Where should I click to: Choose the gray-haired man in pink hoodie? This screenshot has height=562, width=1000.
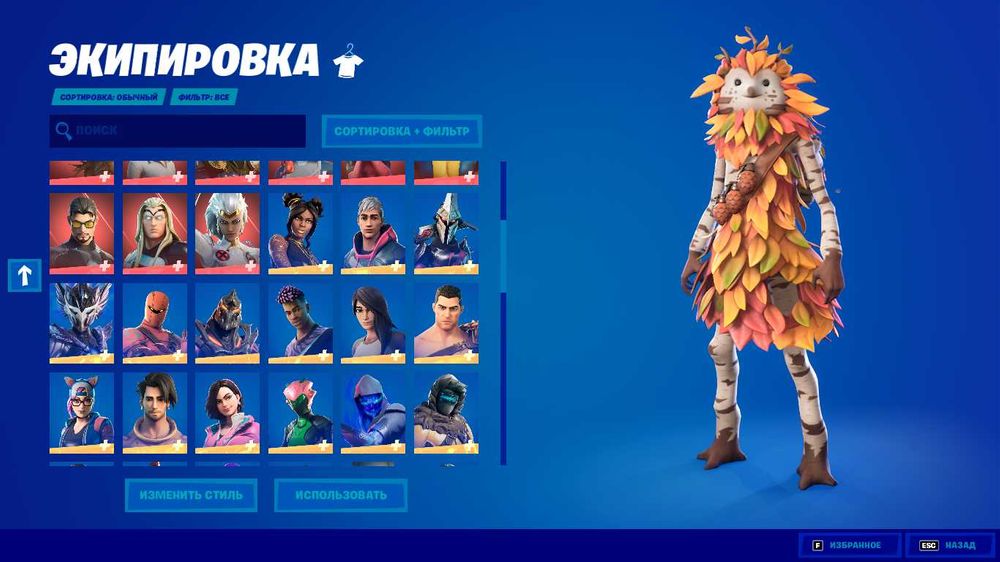pos(373,233)
